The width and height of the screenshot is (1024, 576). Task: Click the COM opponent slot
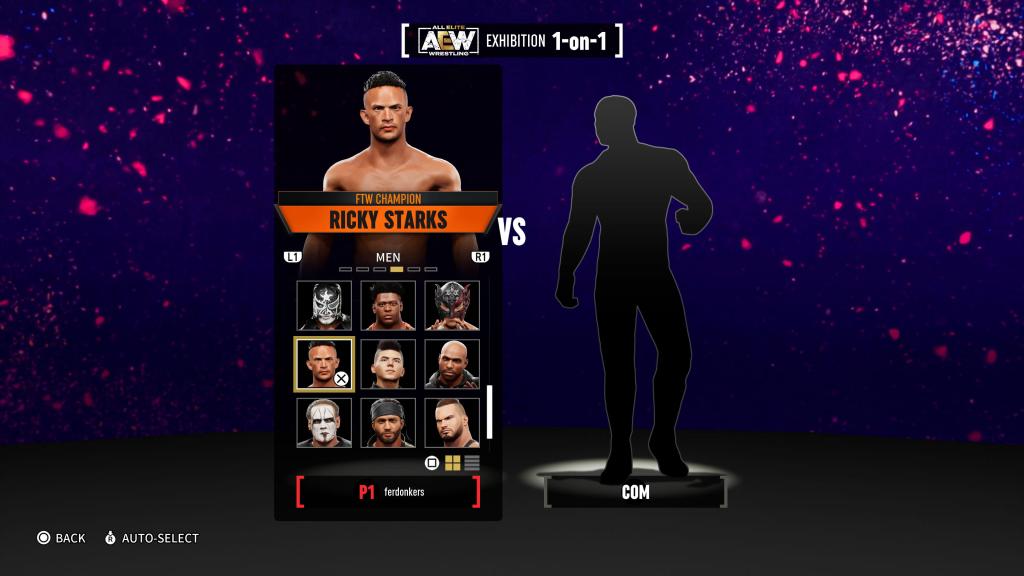click(x=635, y=492)
